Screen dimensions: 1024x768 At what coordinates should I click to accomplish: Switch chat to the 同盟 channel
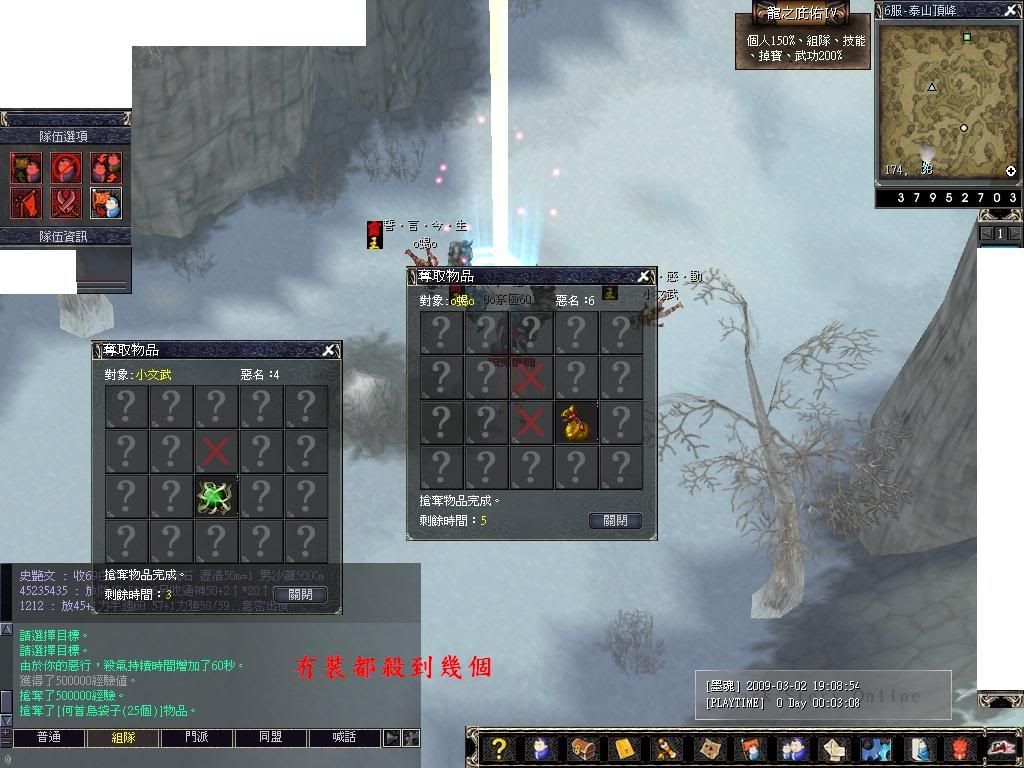tap(271, 738)
